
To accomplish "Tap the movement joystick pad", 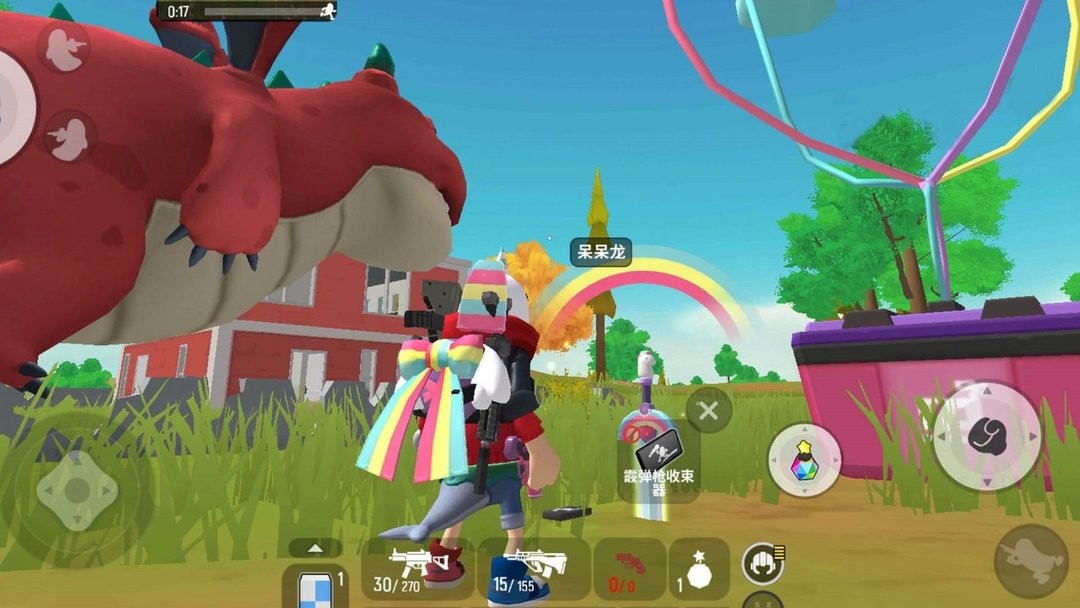I will pyautogui.click(x=77, y=490).
